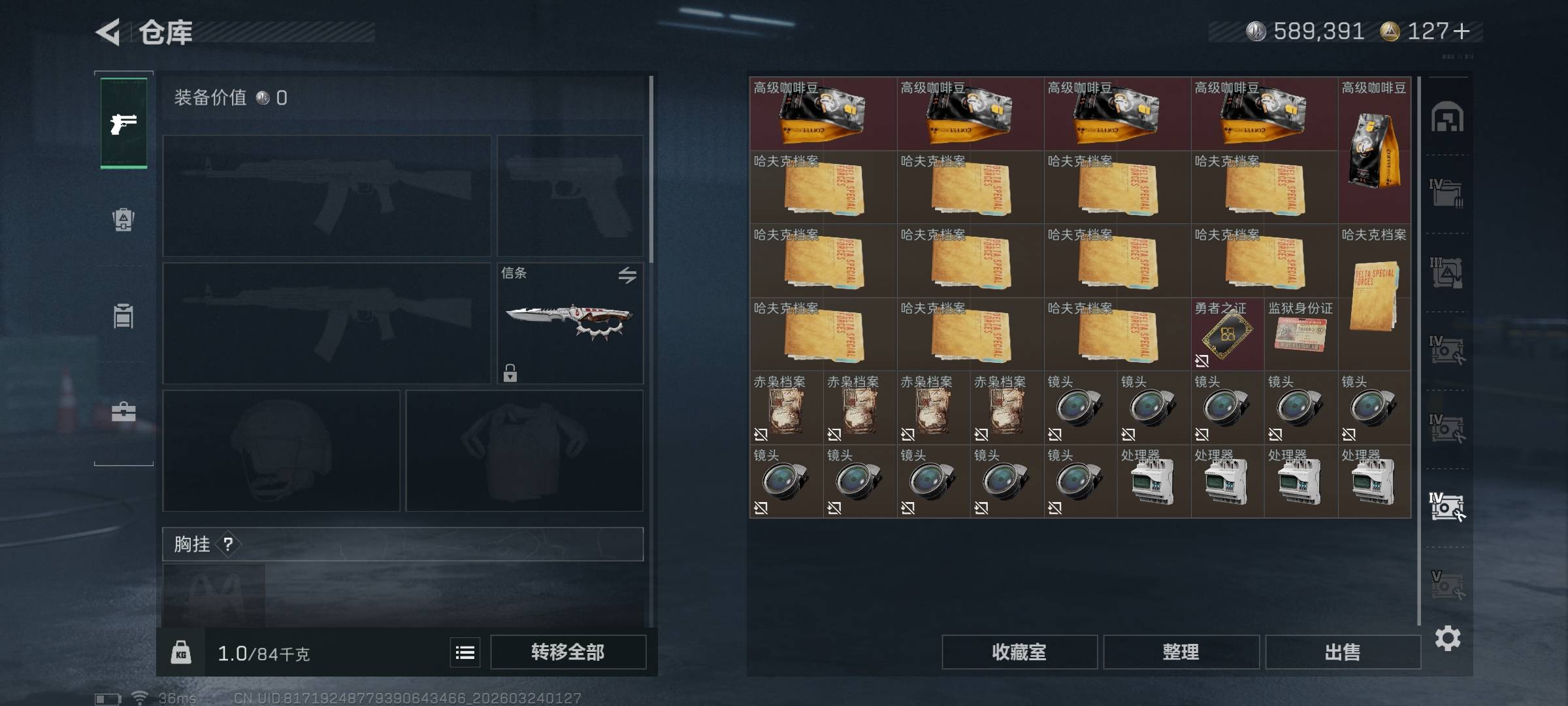
Task: Sort the stash with the 整理 button
Action: tap(1181, 652)
